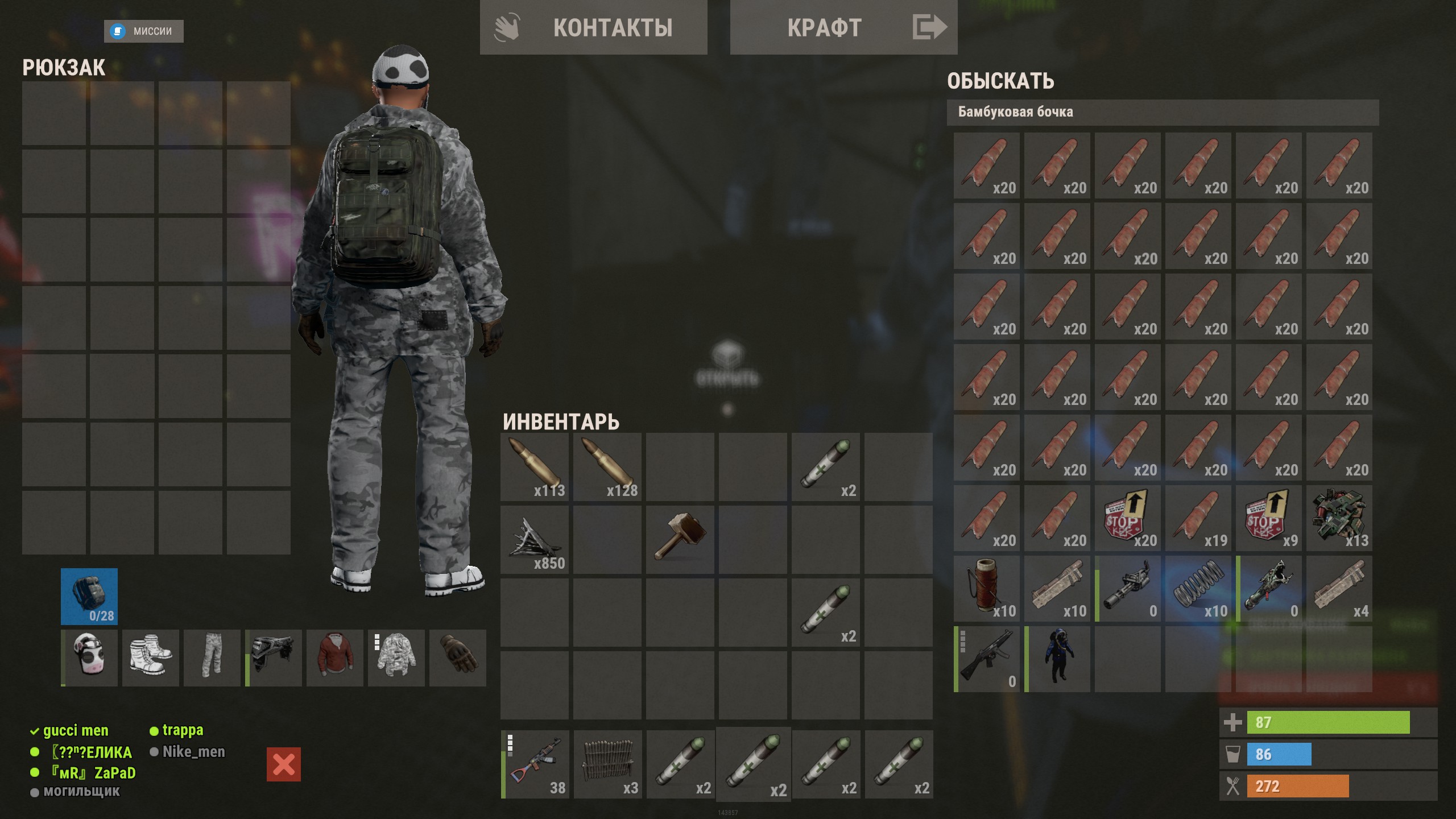Image resolution: width=1456 pixels, height=819 pixels.
Task: Grab the red thread spool x10
Action: (987, 589)
